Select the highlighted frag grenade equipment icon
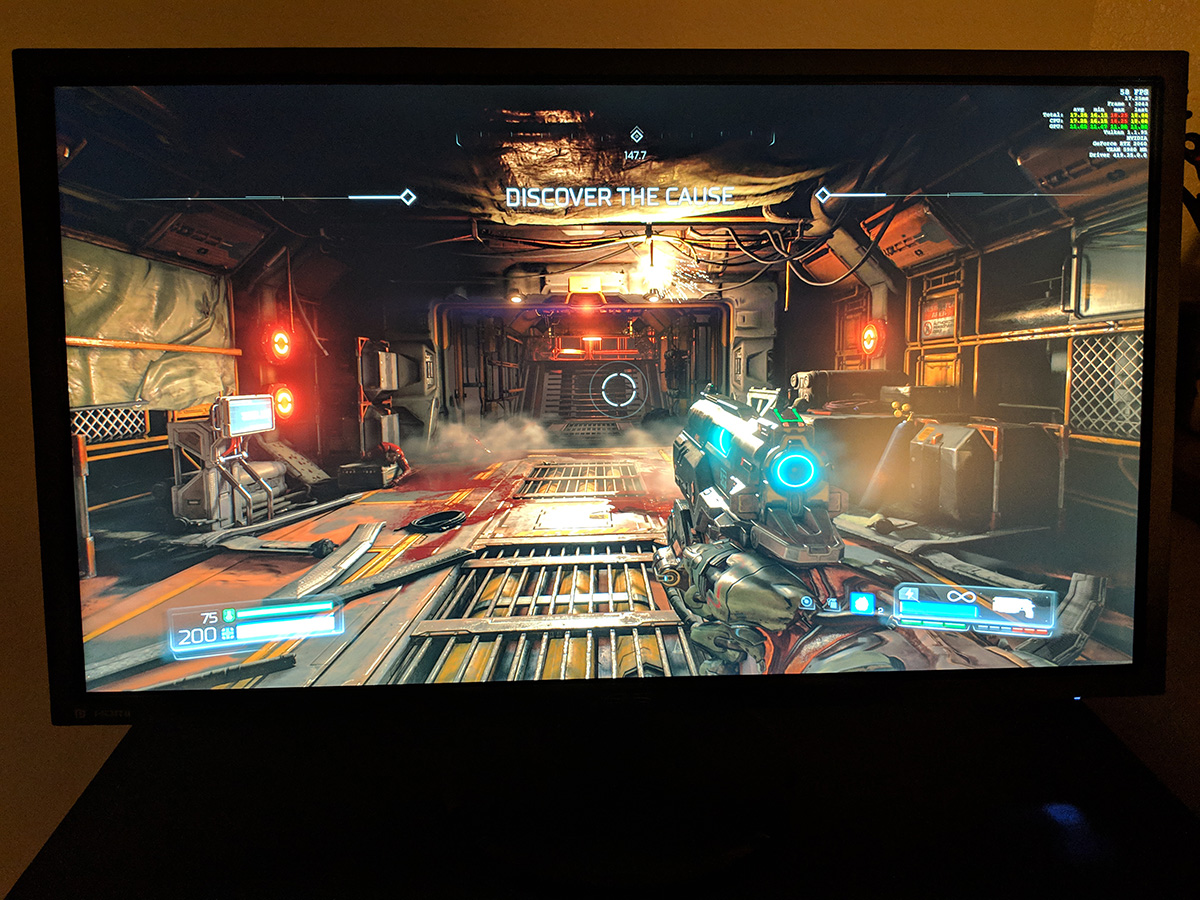Viewport: 1200px width, 900px height. 861,603
